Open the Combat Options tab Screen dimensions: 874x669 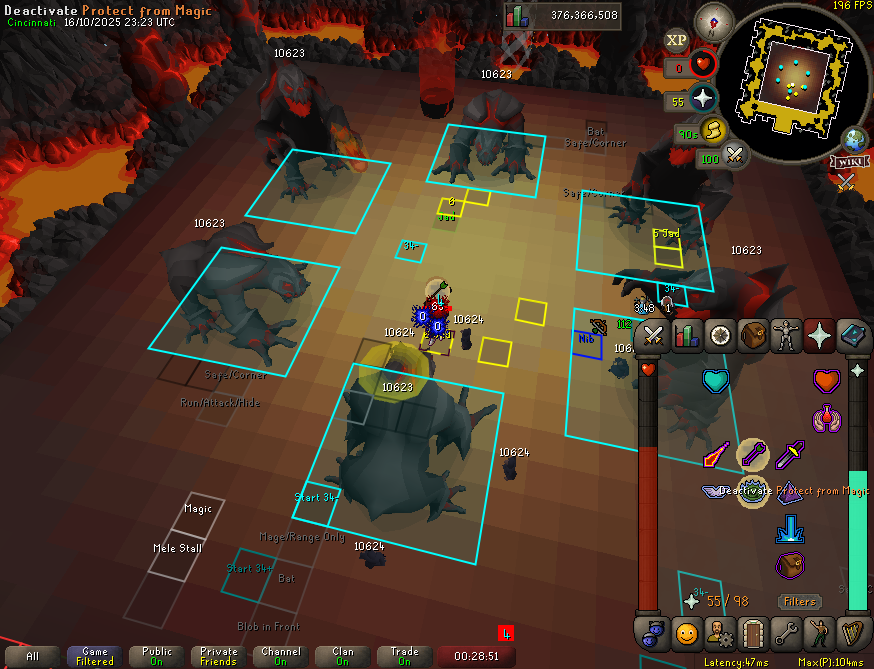point(654,336)
